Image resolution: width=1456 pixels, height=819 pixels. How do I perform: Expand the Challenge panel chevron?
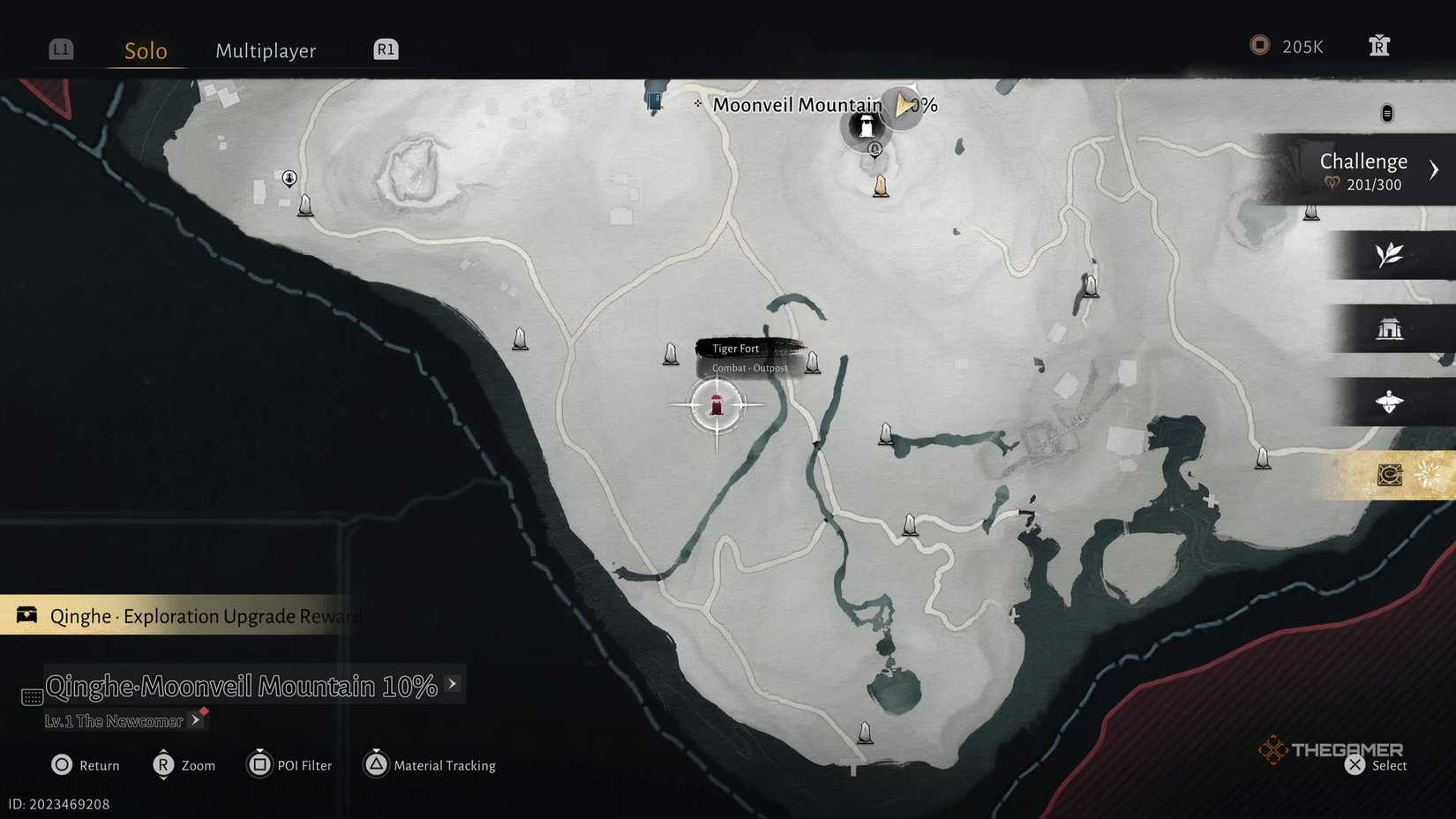[1435, 169]
